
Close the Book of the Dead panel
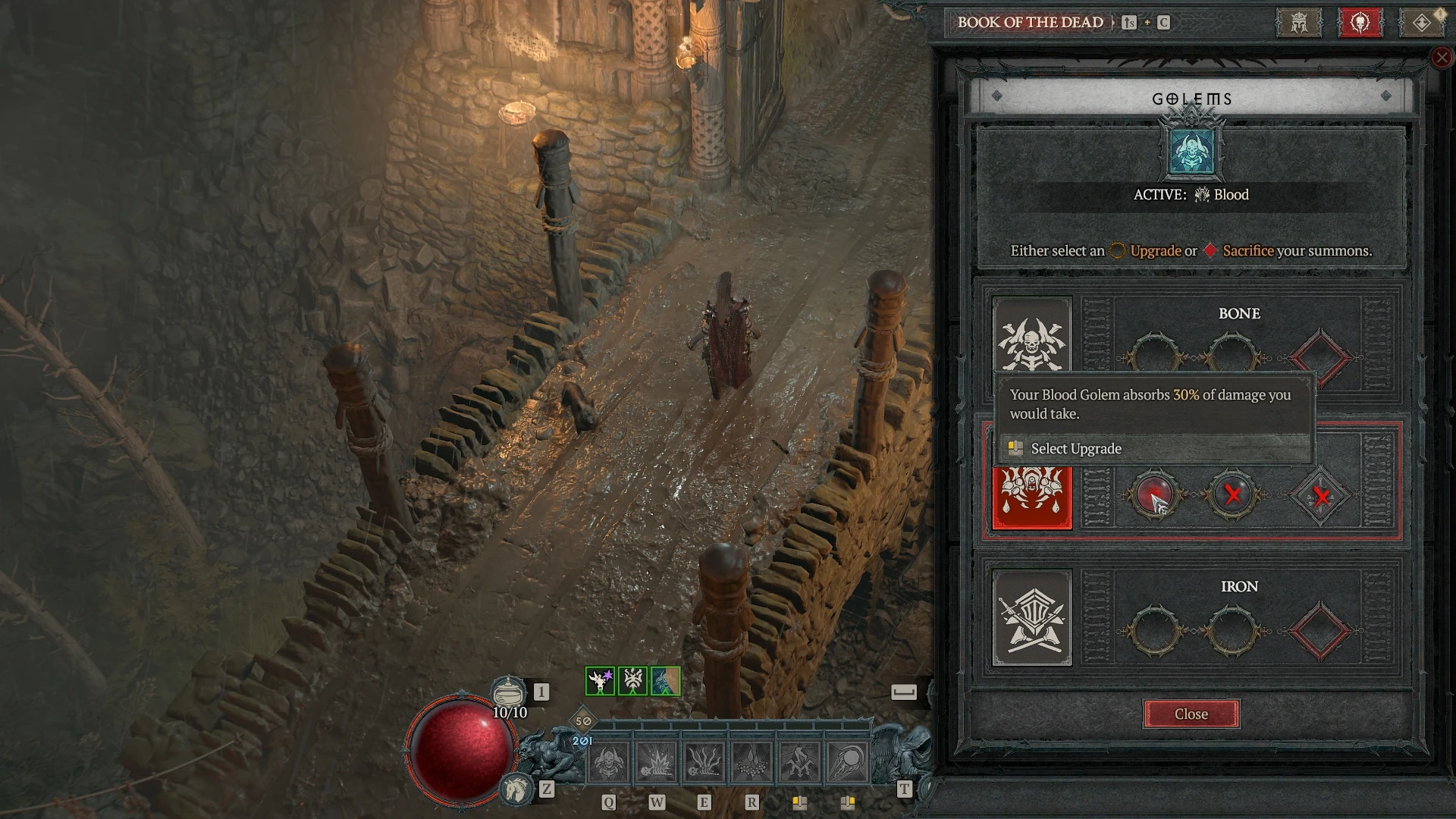[1191, 714]
